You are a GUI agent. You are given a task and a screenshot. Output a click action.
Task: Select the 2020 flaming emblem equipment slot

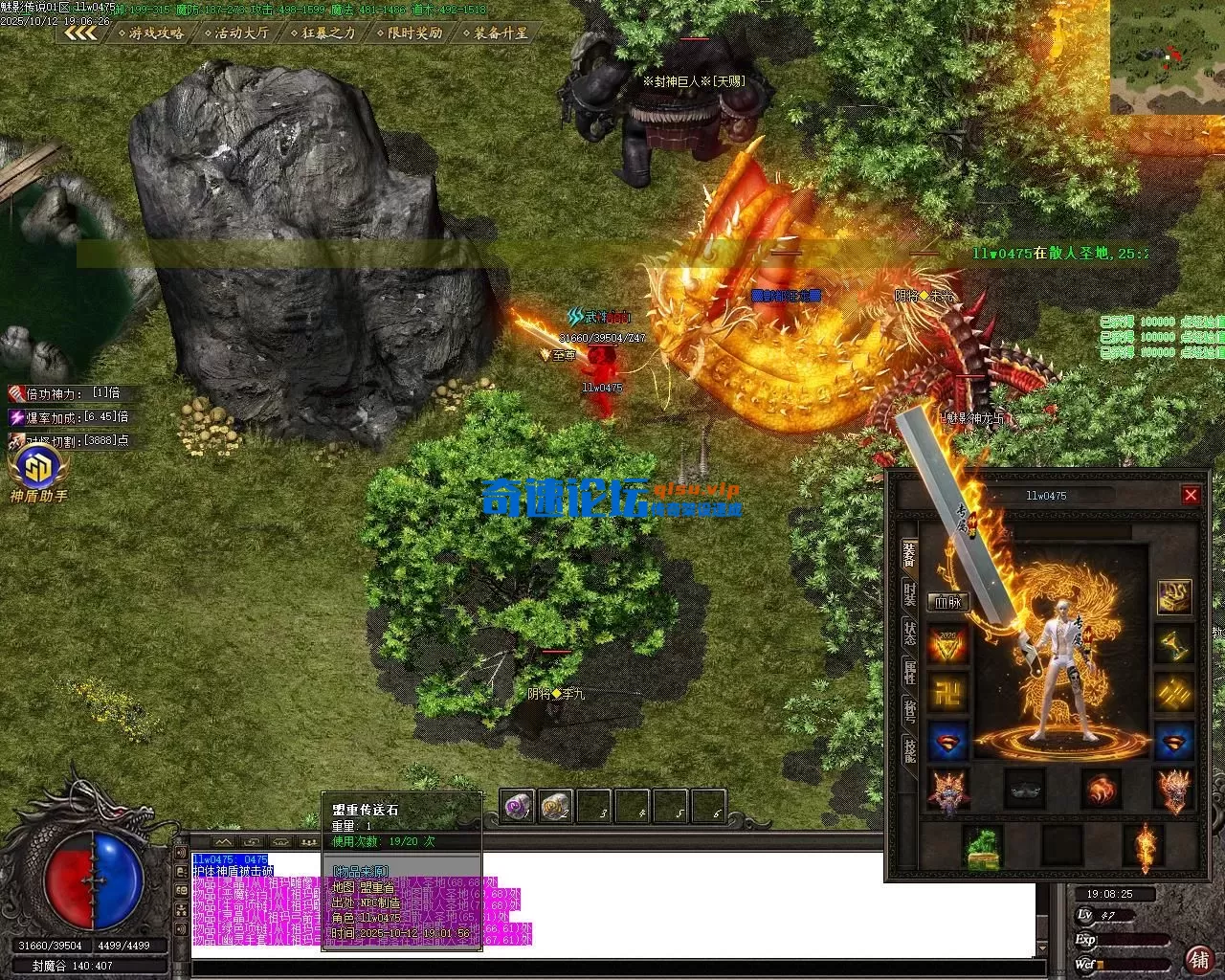pos(948,645)
